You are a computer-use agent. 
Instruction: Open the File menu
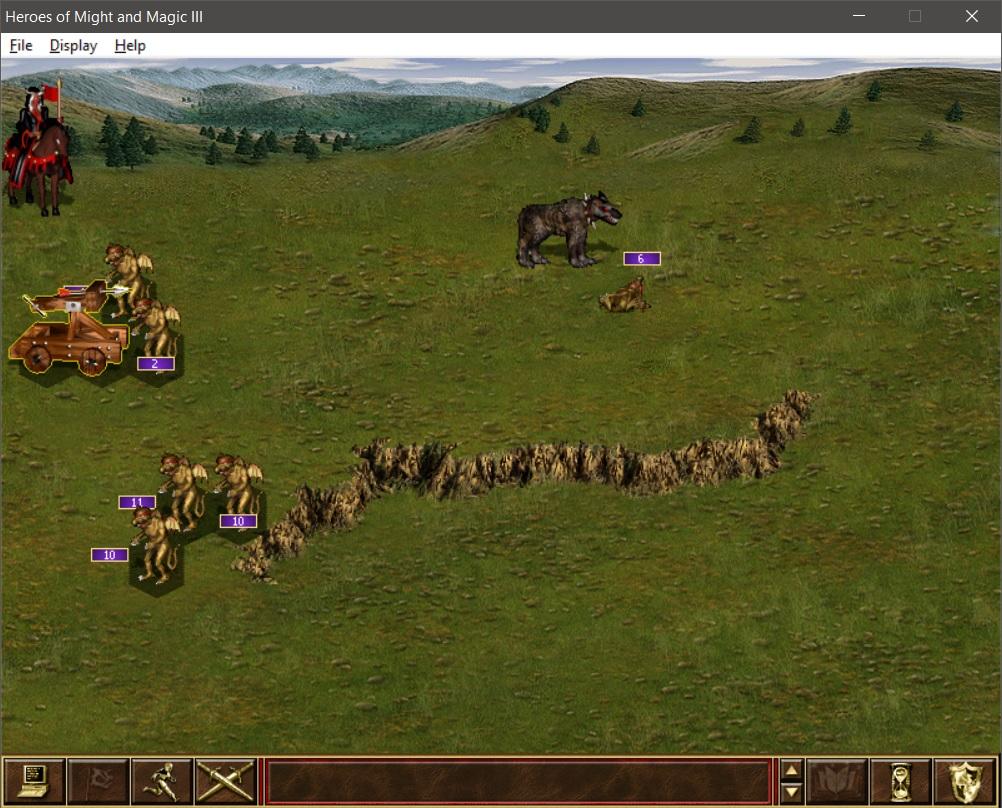(21, 46)
